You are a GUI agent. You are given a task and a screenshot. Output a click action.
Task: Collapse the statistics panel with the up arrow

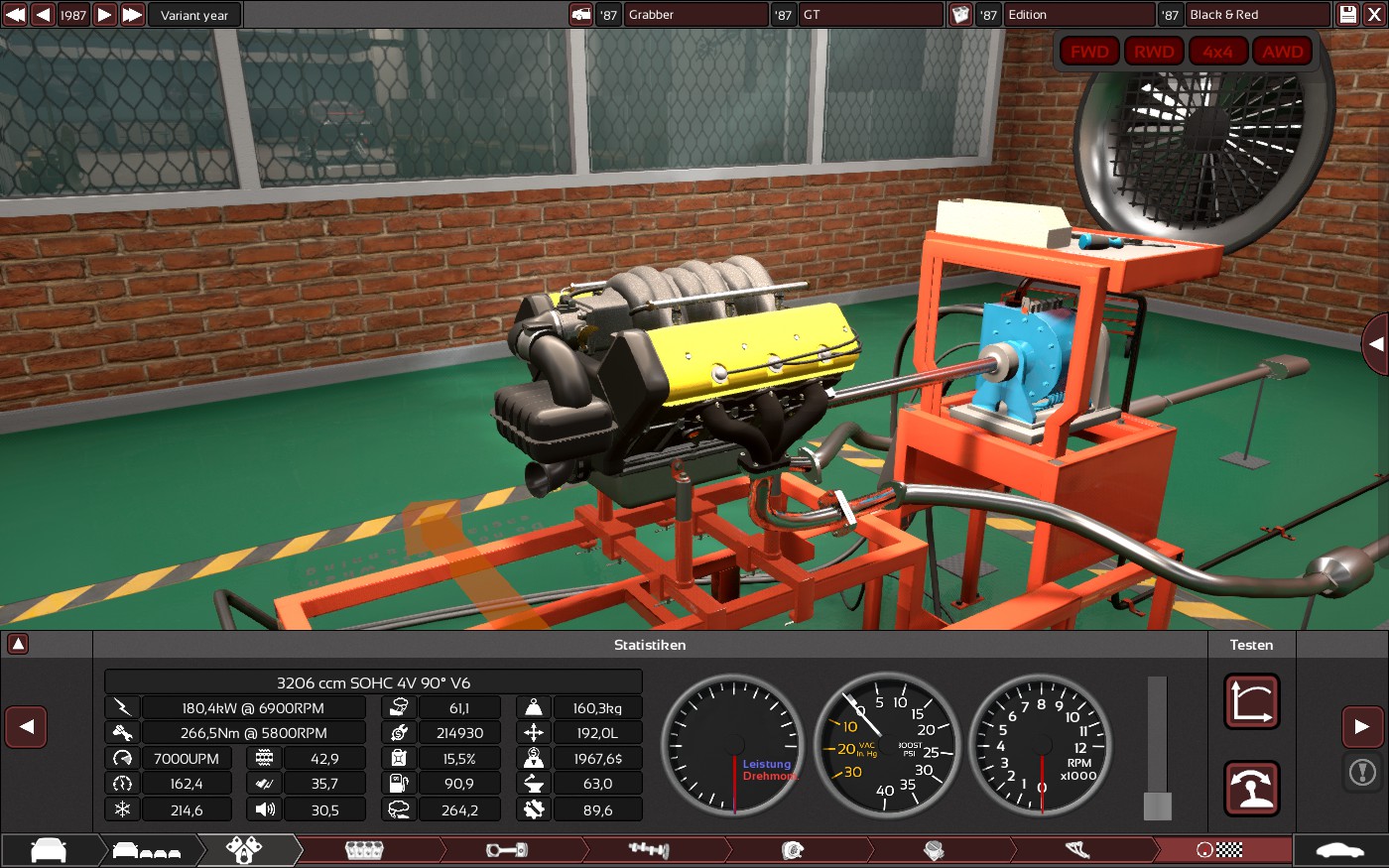pos(18,644)
